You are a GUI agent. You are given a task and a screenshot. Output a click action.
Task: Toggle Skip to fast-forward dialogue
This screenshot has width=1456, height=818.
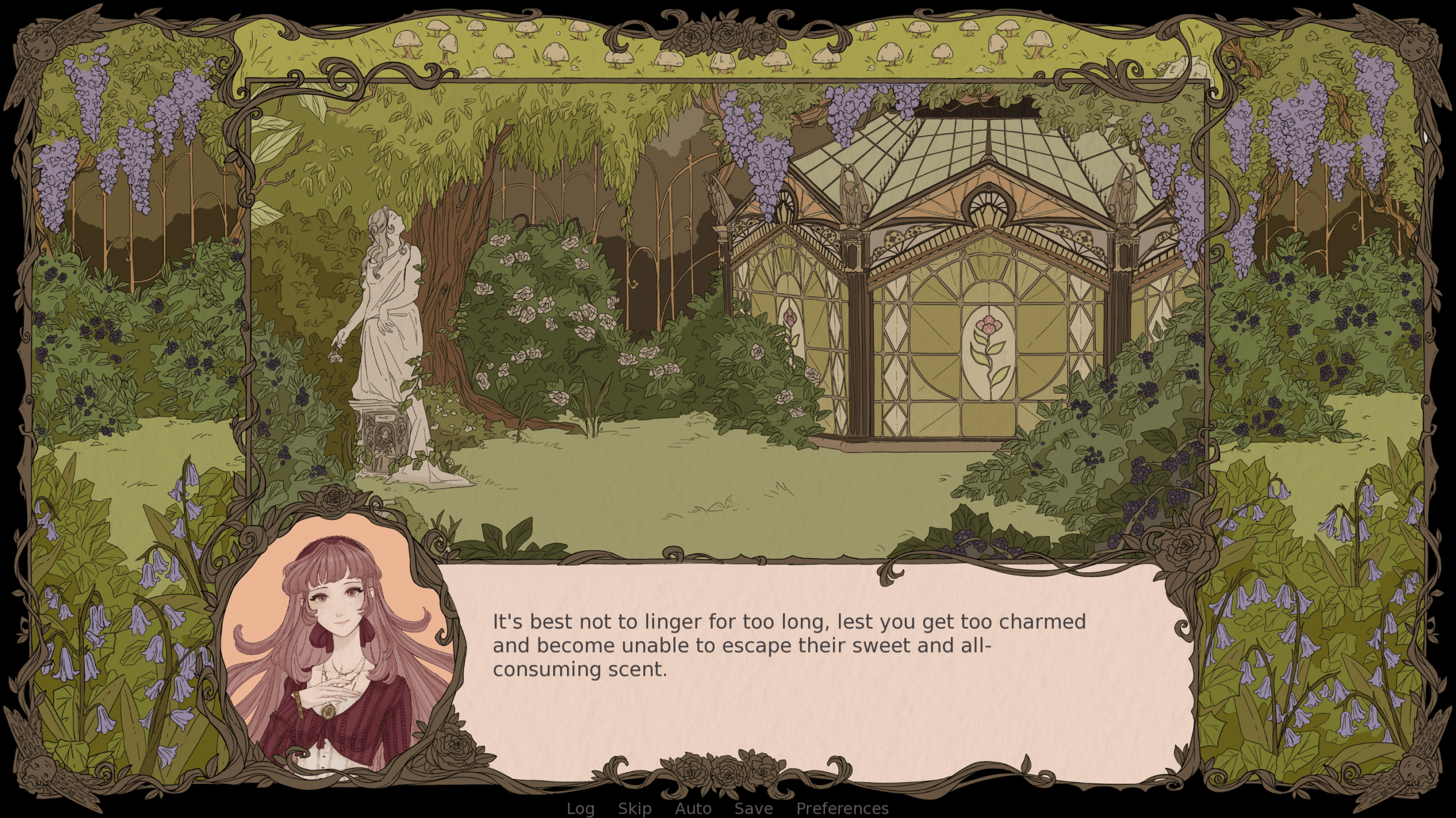635,808
